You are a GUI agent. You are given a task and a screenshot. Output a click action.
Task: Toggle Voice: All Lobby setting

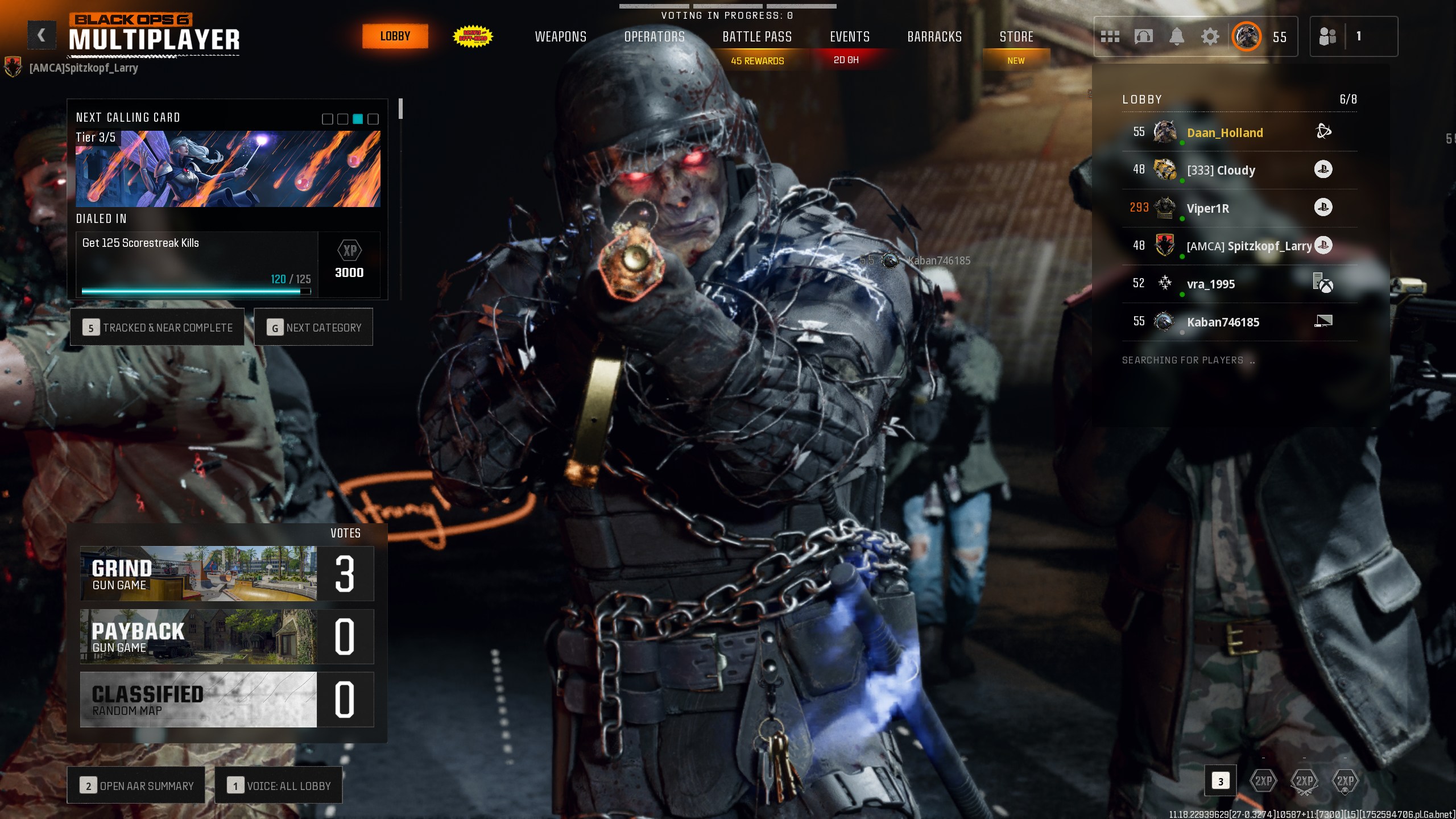point(279,785)
